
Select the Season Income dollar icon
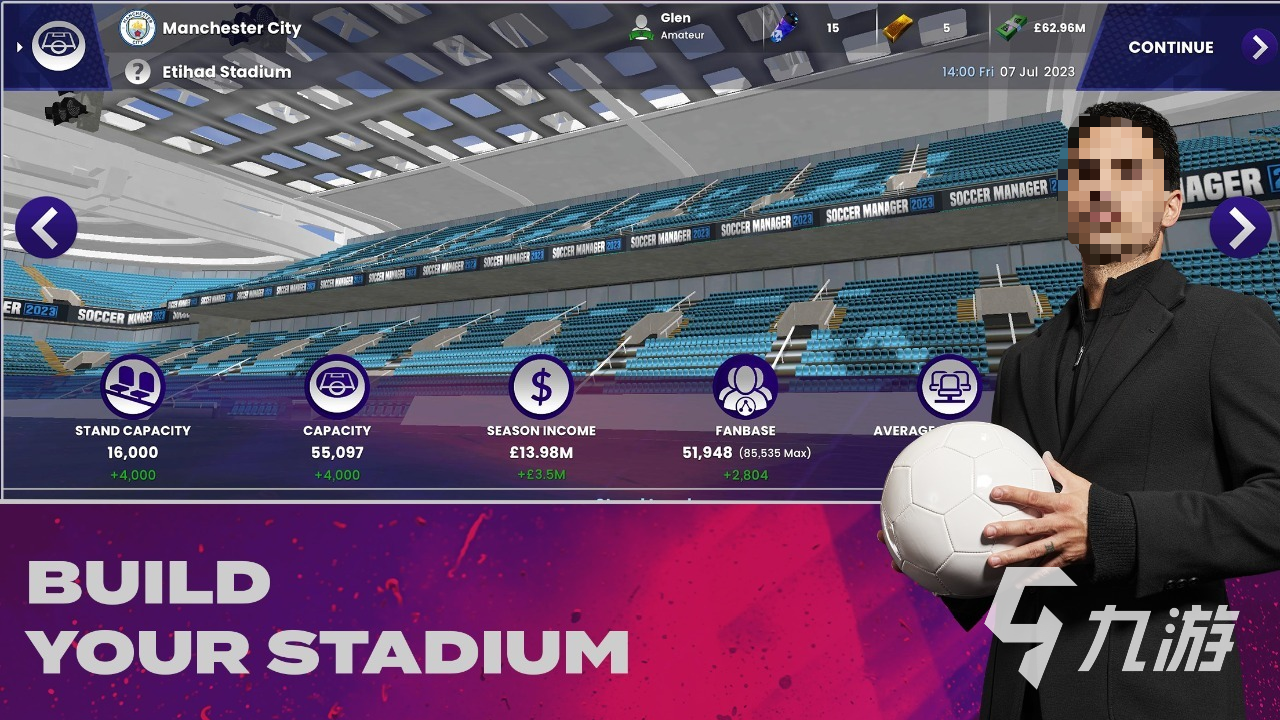tap(541, 387)
